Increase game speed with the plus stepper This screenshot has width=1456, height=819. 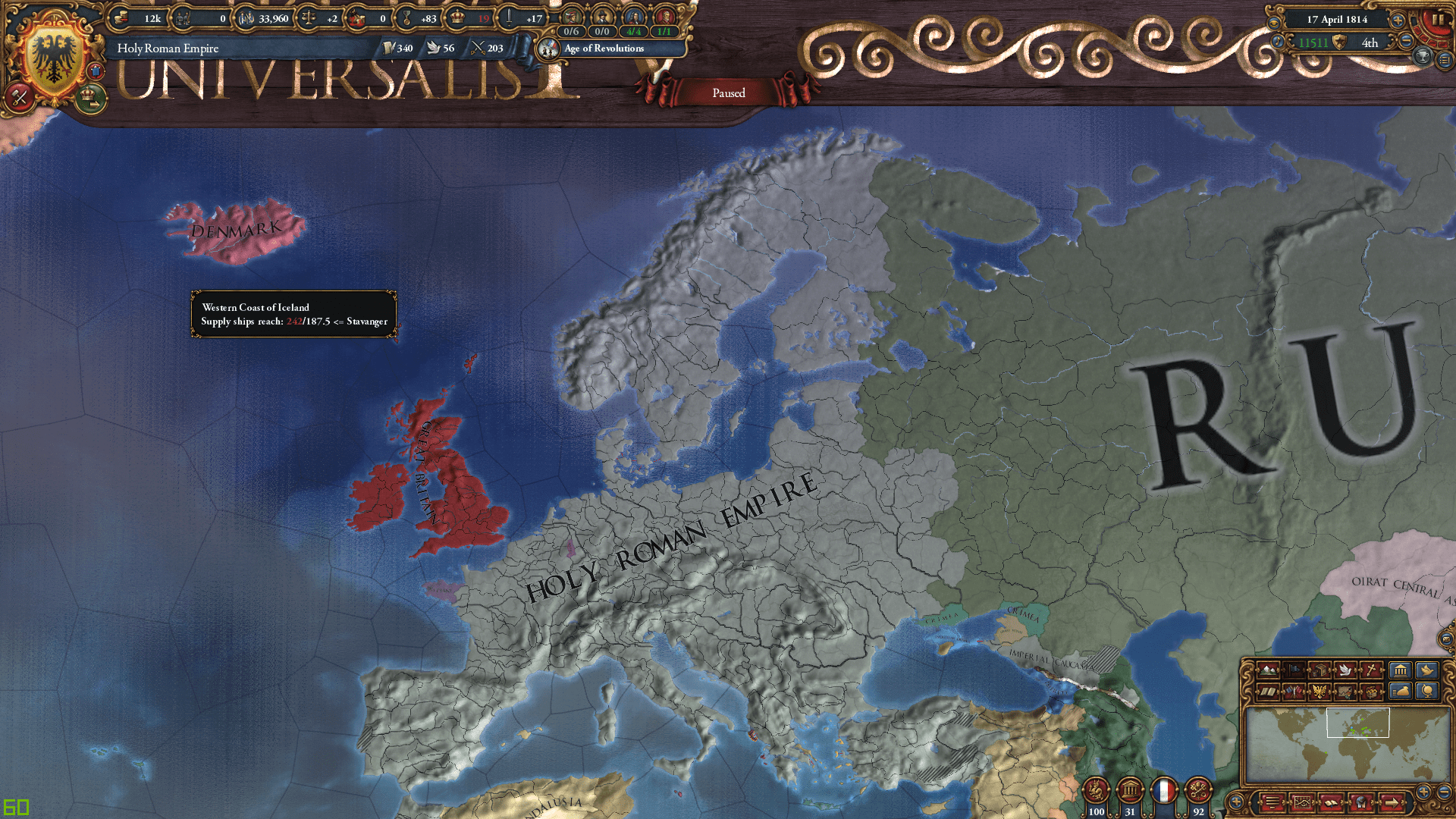(x=1398, y=20)
